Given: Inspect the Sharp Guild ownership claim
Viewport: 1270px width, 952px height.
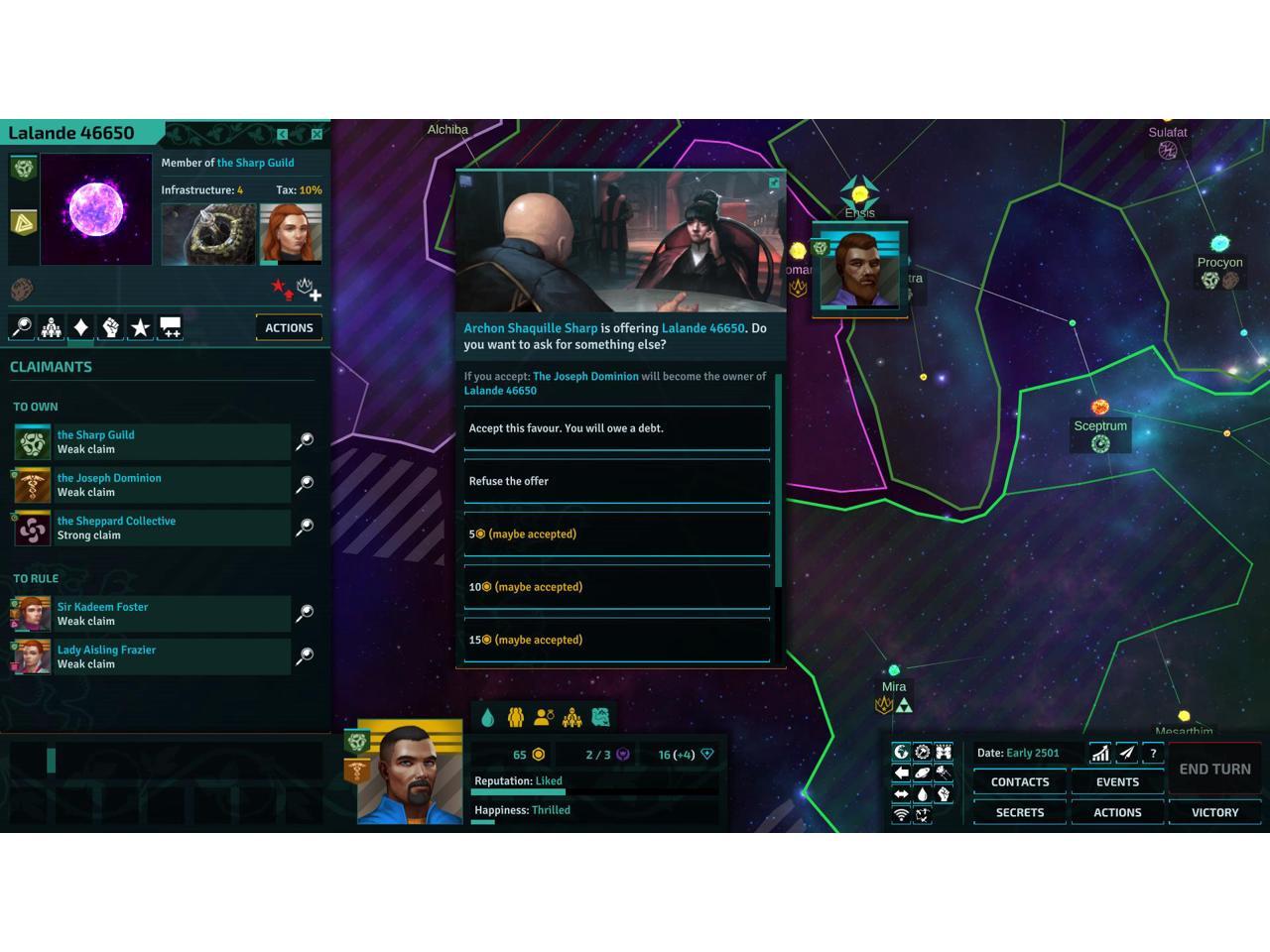Looking at the screenshot, I should point(305,441).
